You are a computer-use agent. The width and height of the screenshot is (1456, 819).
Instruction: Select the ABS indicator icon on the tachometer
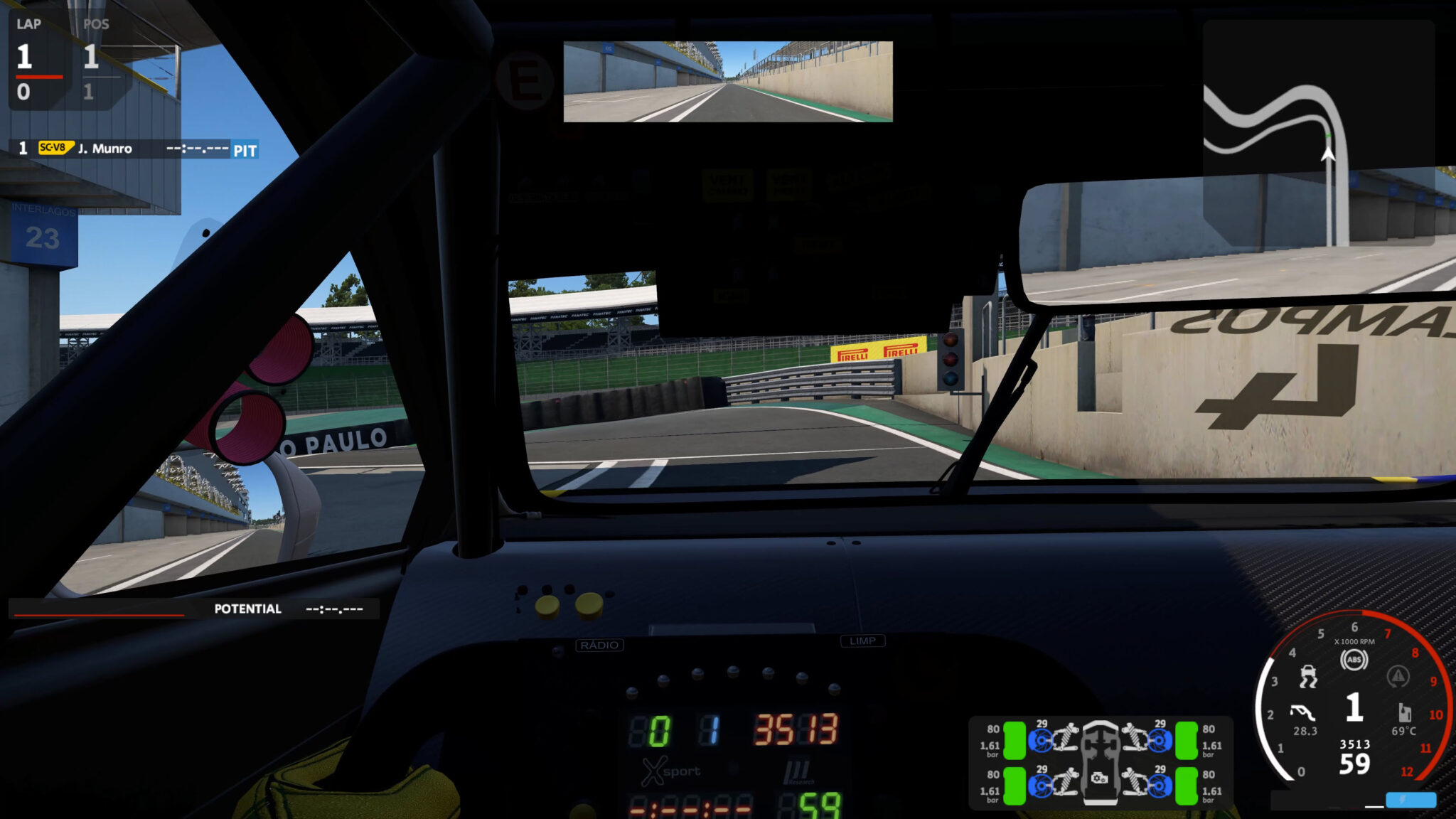click(x=1354, y=659)
